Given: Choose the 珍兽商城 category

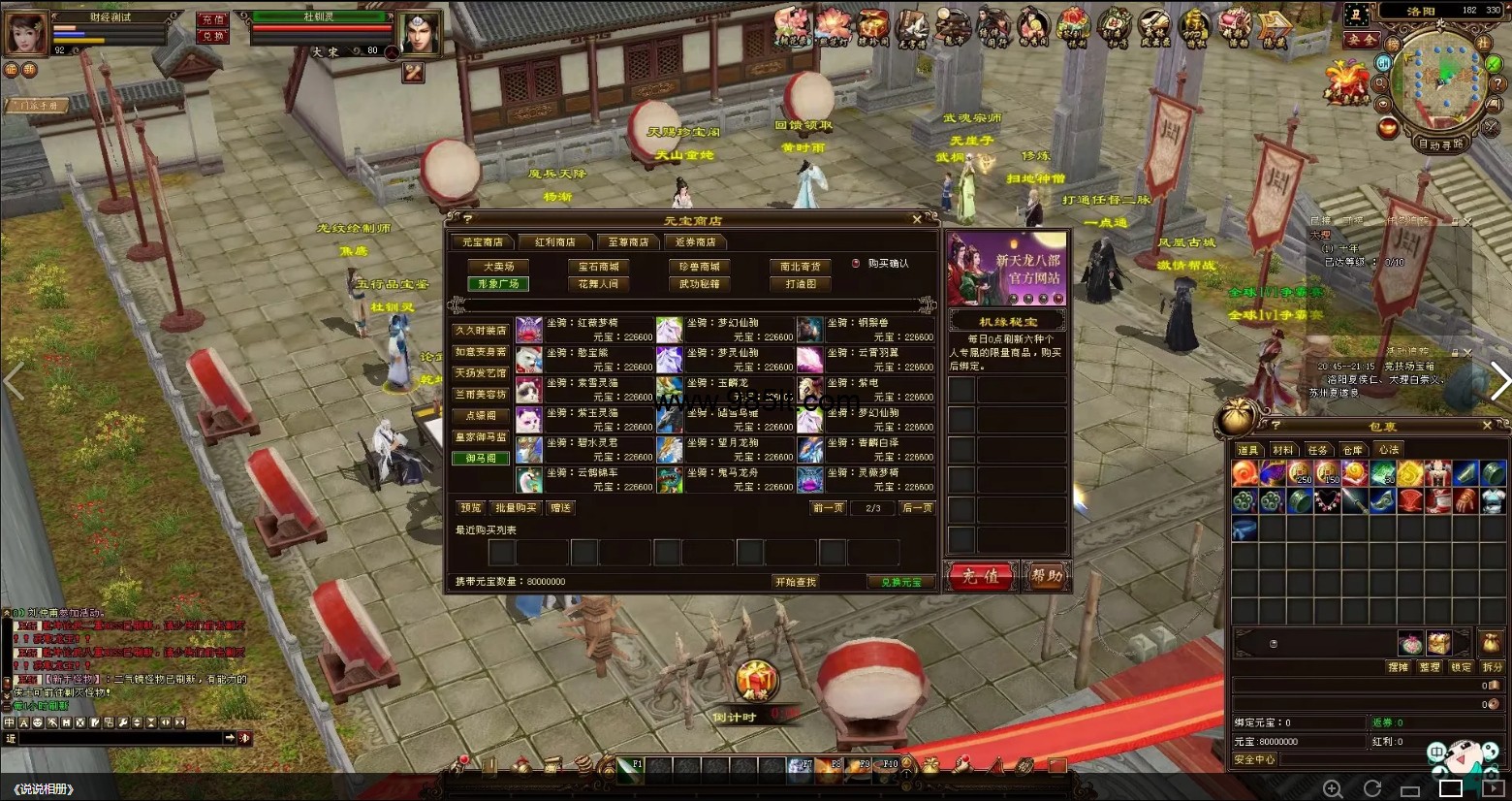Looking at the screenshot, I should pos(699,267).
